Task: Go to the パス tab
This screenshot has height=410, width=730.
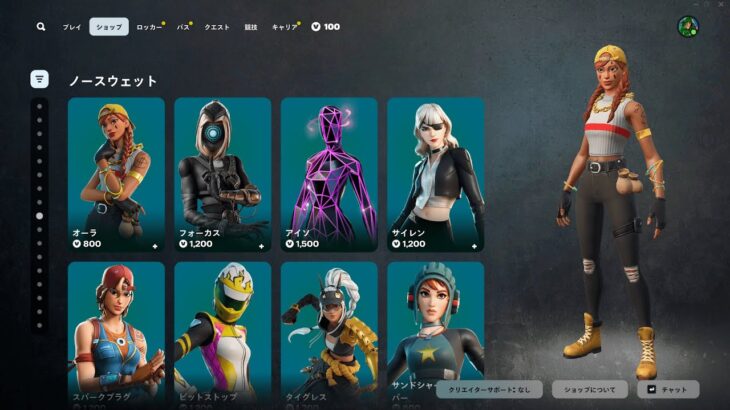Action: (183, 27)
